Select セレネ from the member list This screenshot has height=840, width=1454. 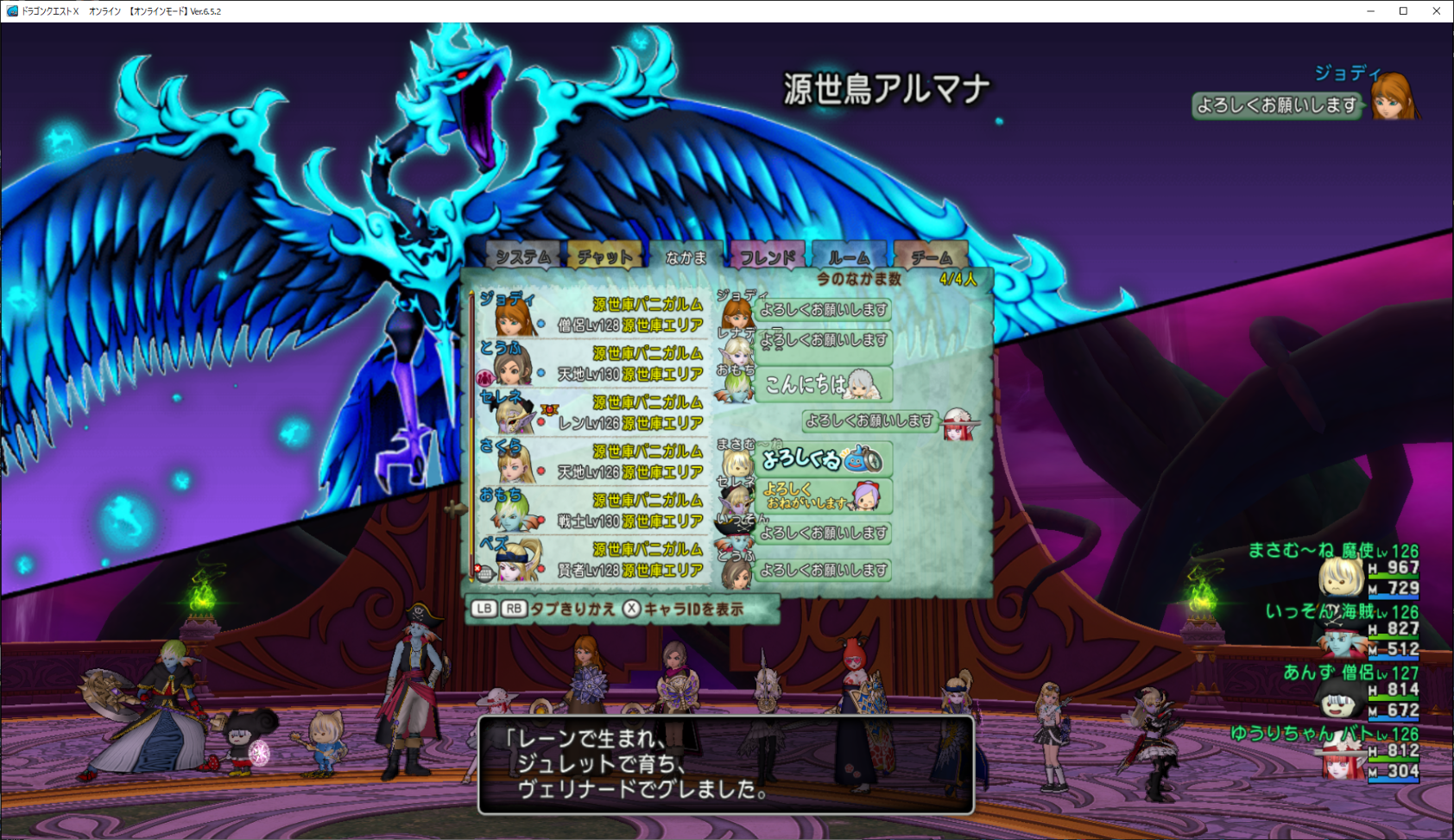click(x=592, y=413)
